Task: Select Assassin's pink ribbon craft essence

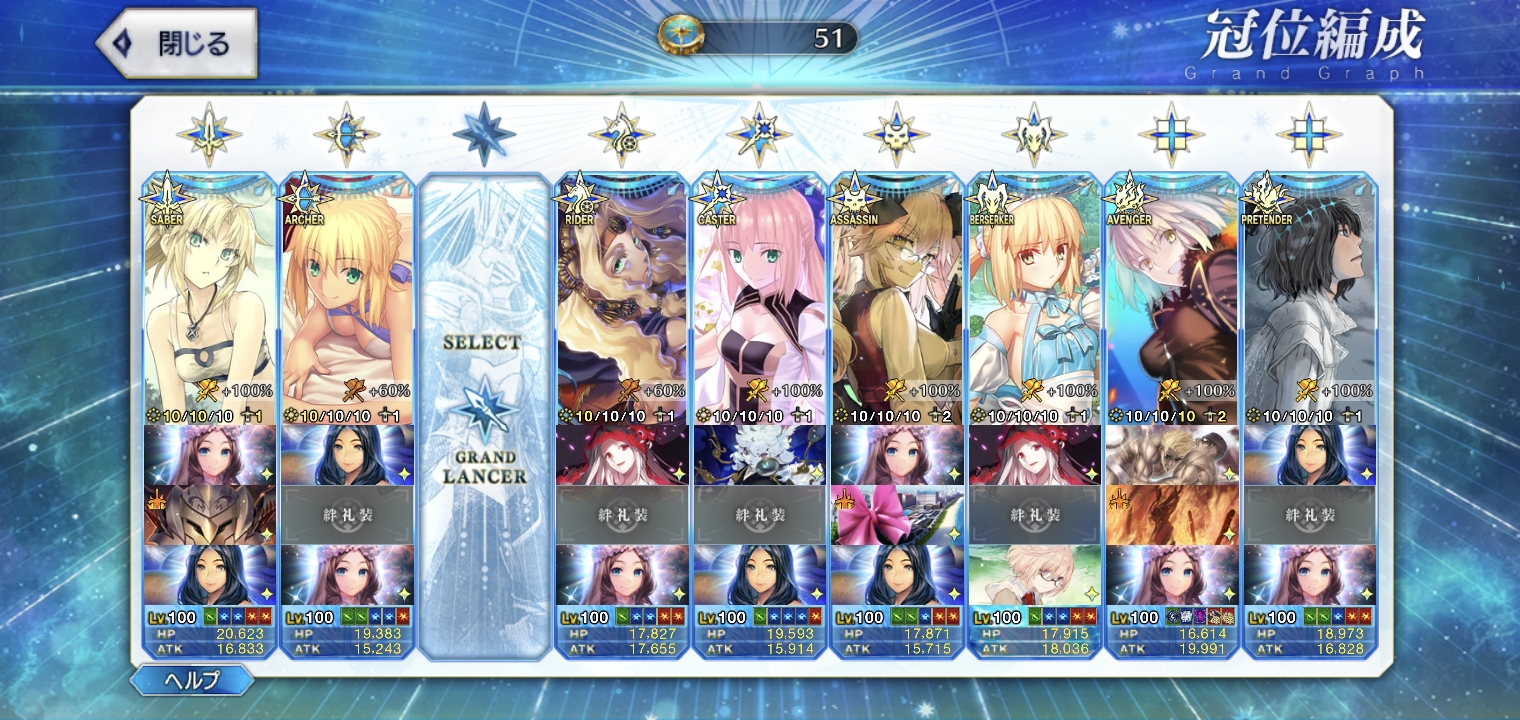Action: click(x=897, y=515)
